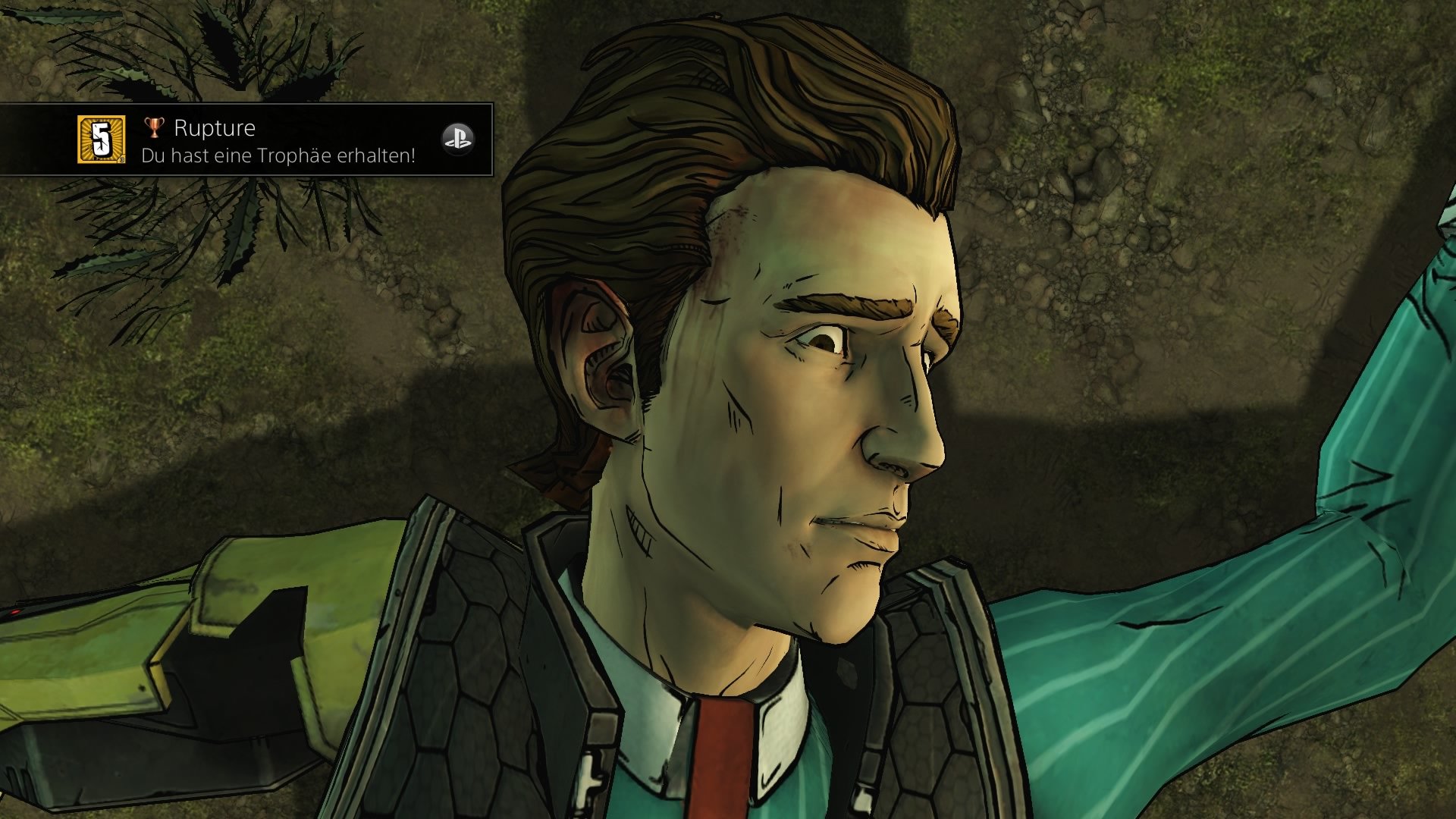Click the golden frame around the trophy badge

[77, 140]
